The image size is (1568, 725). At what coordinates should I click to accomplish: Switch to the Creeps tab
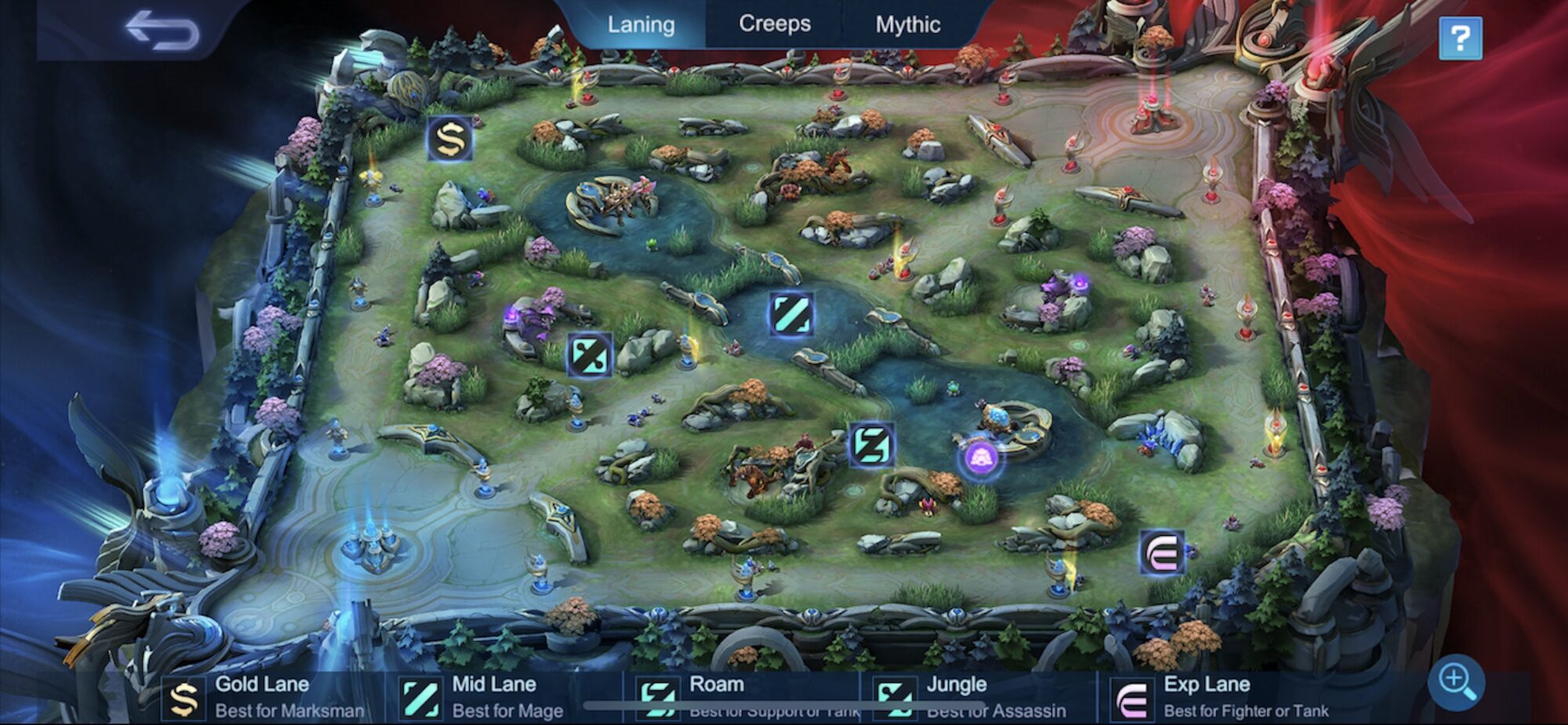tap(775, 24)
